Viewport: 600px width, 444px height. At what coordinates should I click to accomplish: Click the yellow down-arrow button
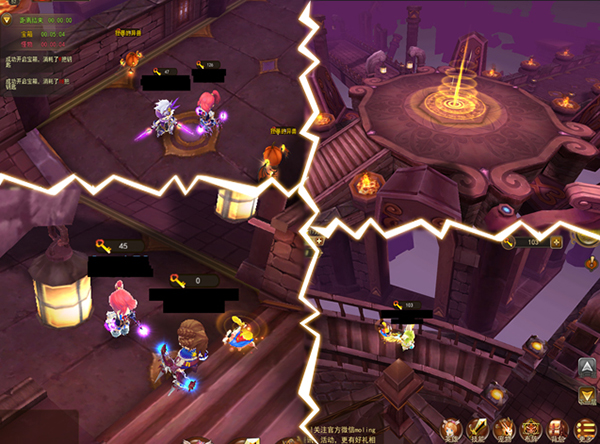pos(587,397)
